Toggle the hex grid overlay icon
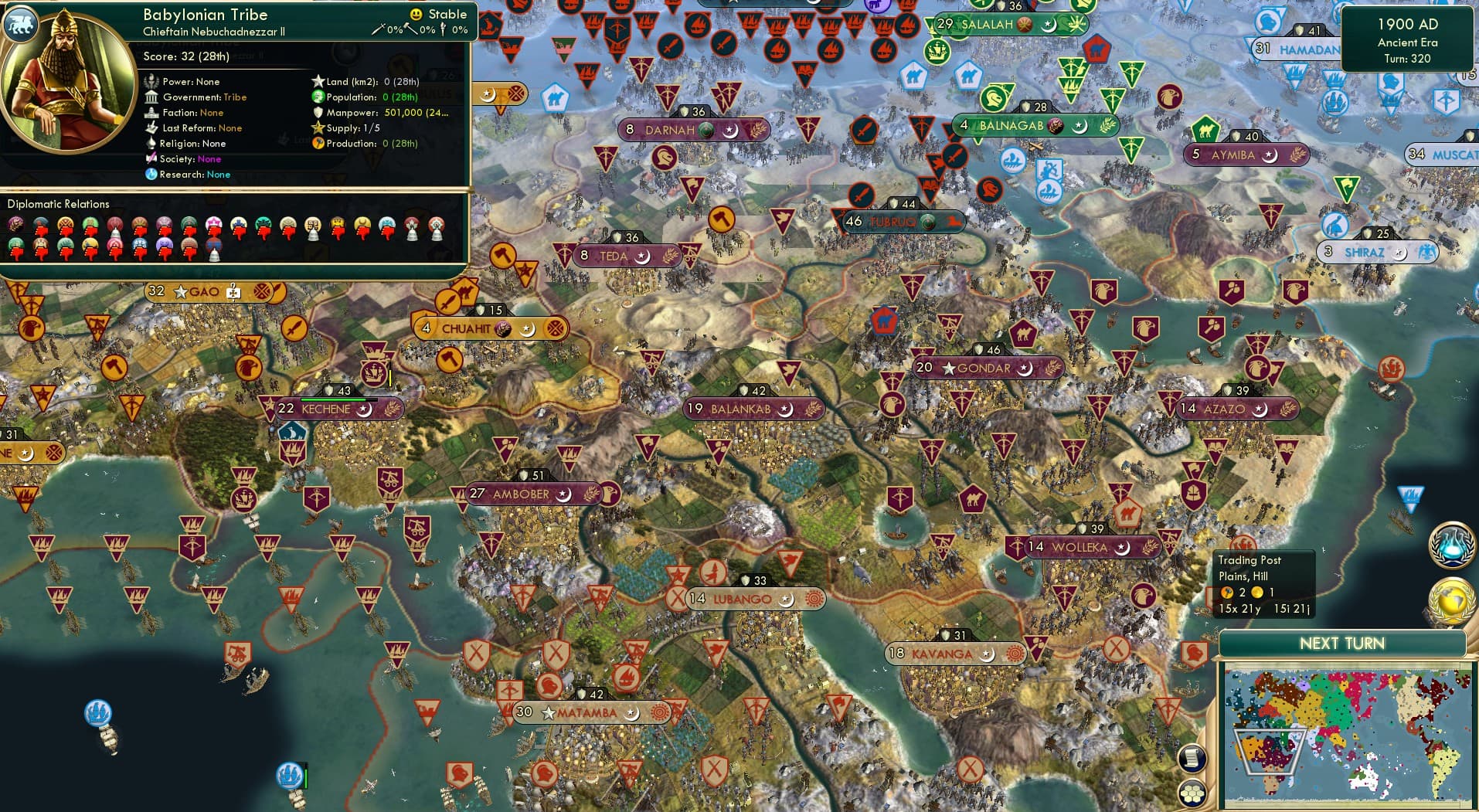 1193,793
